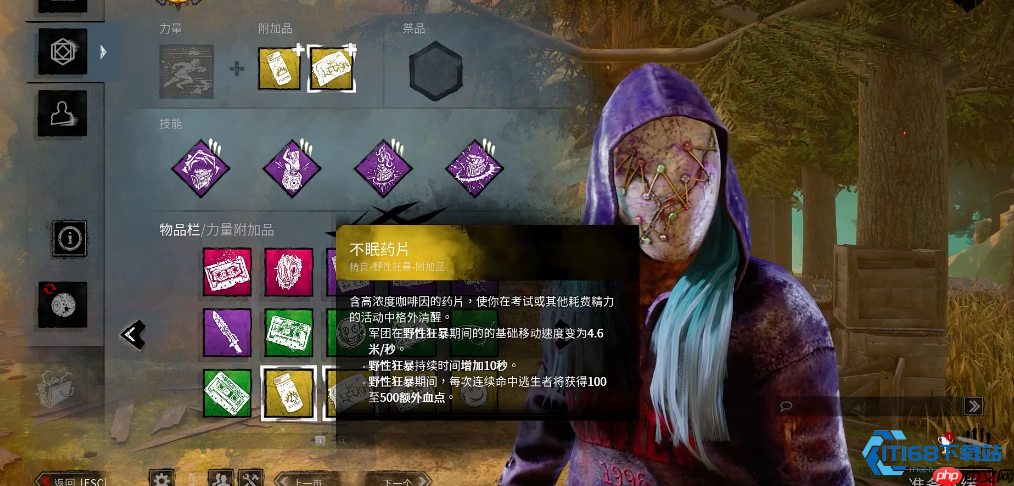Image resolution: width=1014 pixels, height=486 pixels.
Task: Pick the highlighted yellow pill bottle in inventory
Action: click(289, 393)
